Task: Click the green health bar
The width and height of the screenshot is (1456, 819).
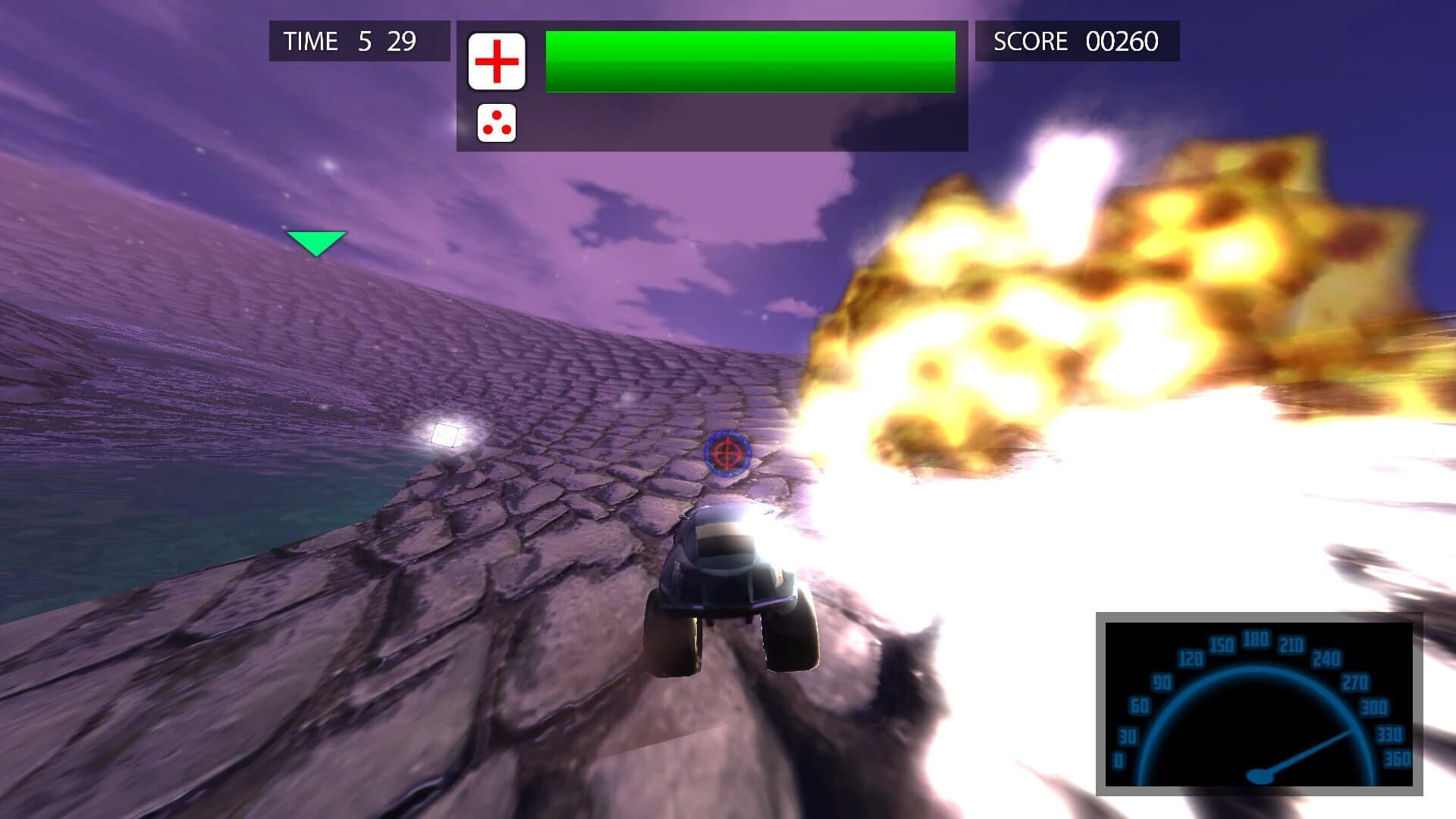Action: tap(751, 59)
